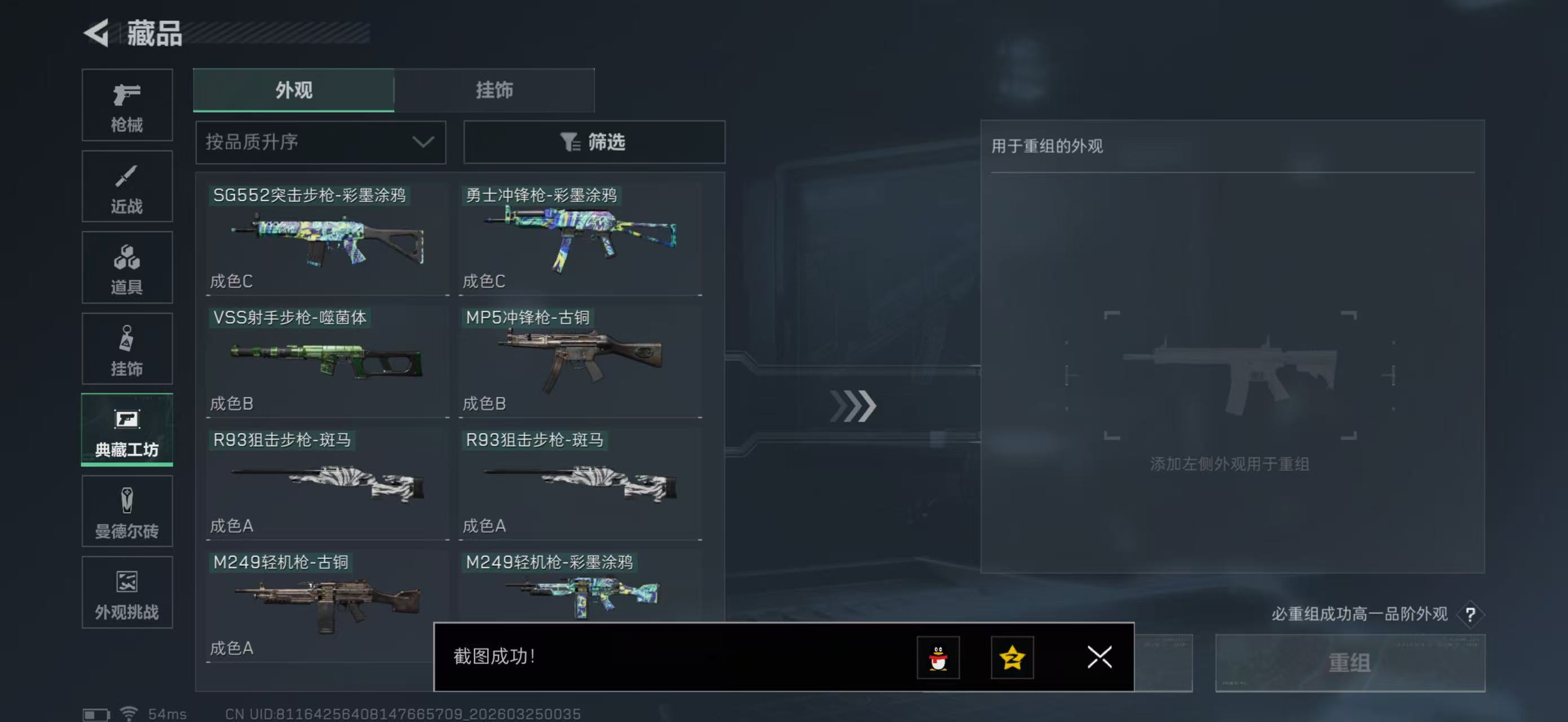Share screenshot to QZone star icon
Screen dimensions: 1568x722
click(x=1013, y=658)
